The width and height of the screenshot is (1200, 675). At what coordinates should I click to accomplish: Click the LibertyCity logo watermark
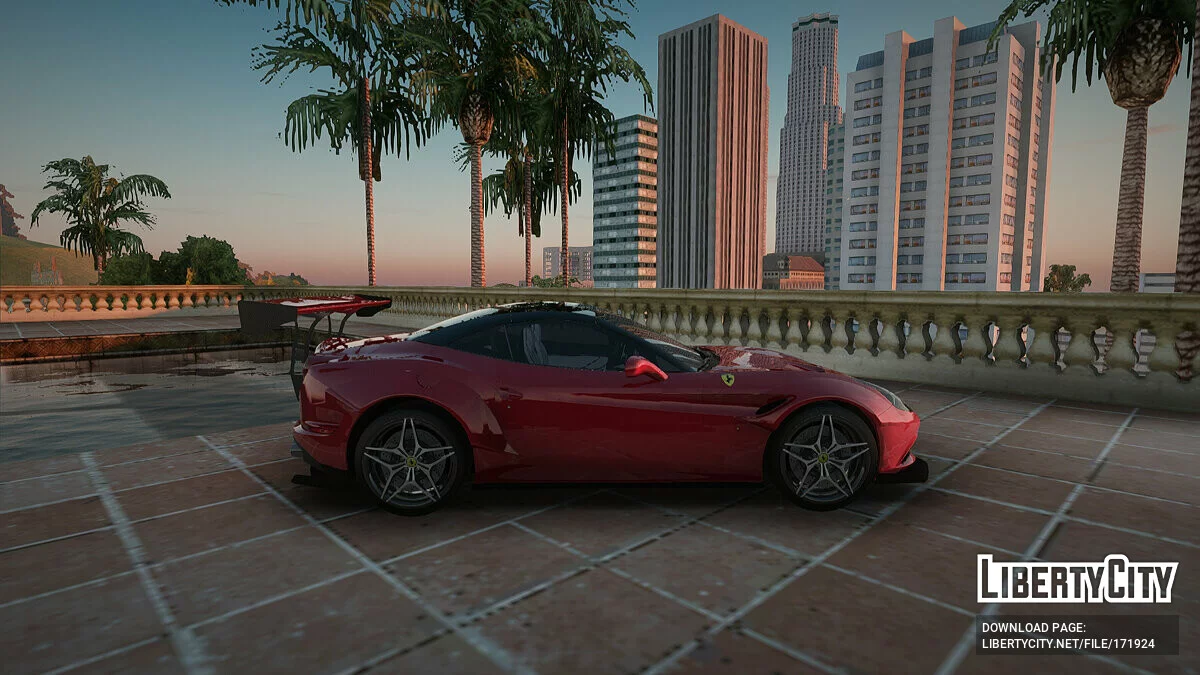[1077, 580]
